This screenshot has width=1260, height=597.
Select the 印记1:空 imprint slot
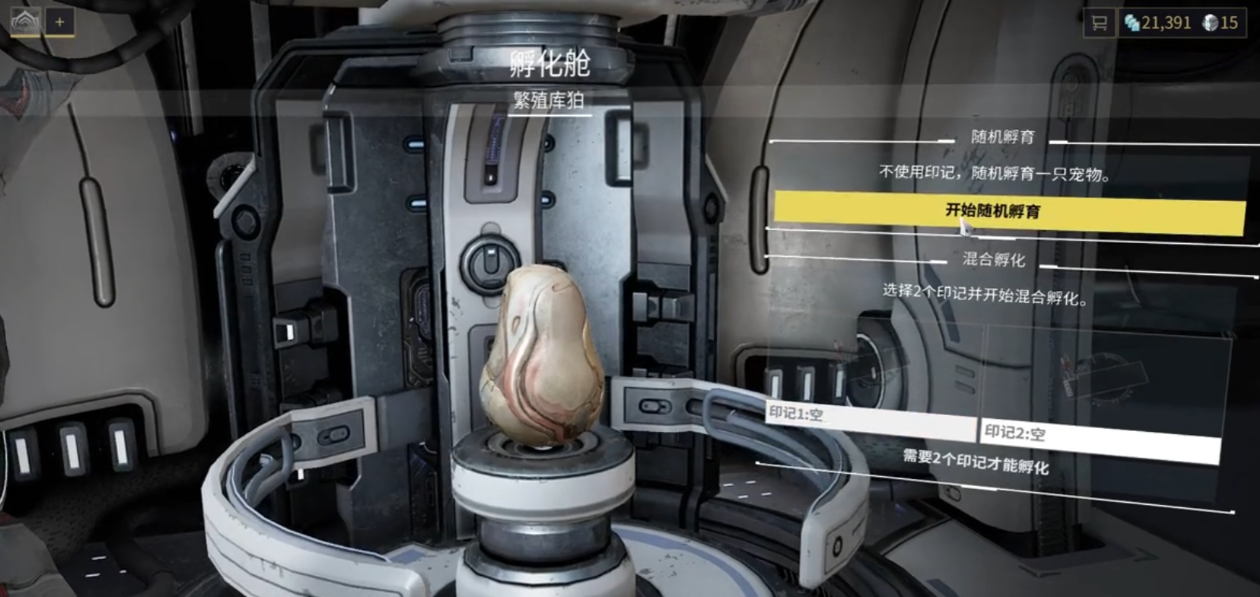(868, 418)
